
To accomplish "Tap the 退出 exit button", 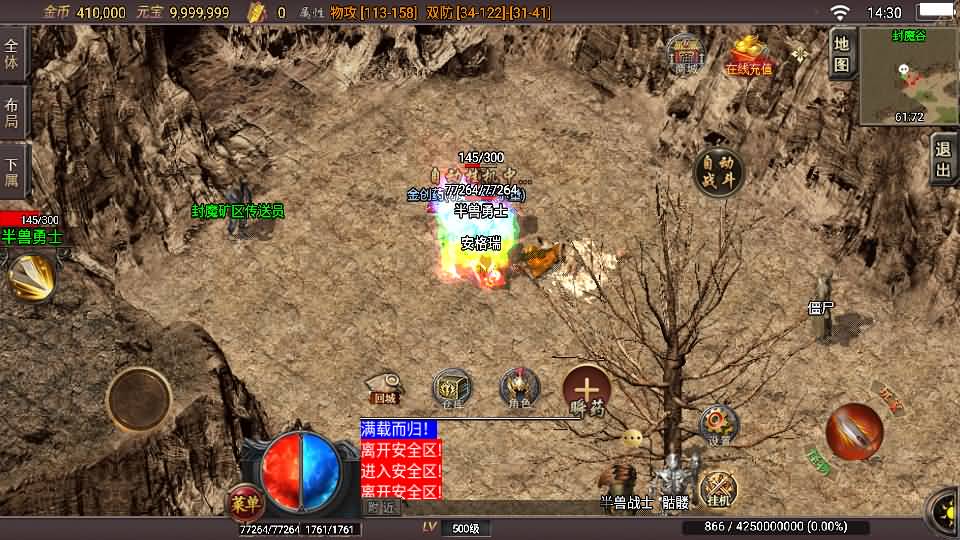I will (x=943, y=160).
